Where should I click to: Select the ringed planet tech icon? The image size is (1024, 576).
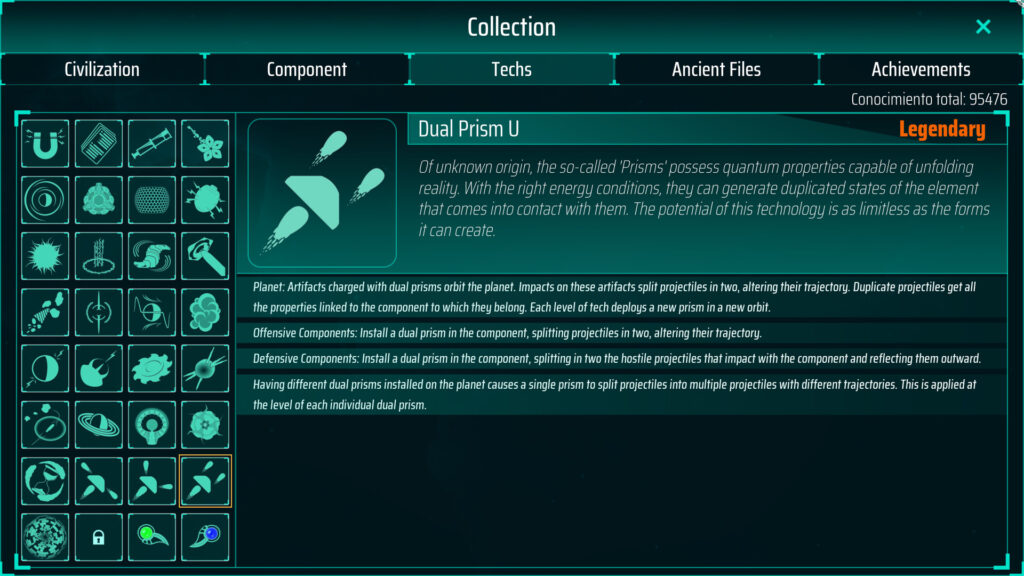(x=99, y=425)
